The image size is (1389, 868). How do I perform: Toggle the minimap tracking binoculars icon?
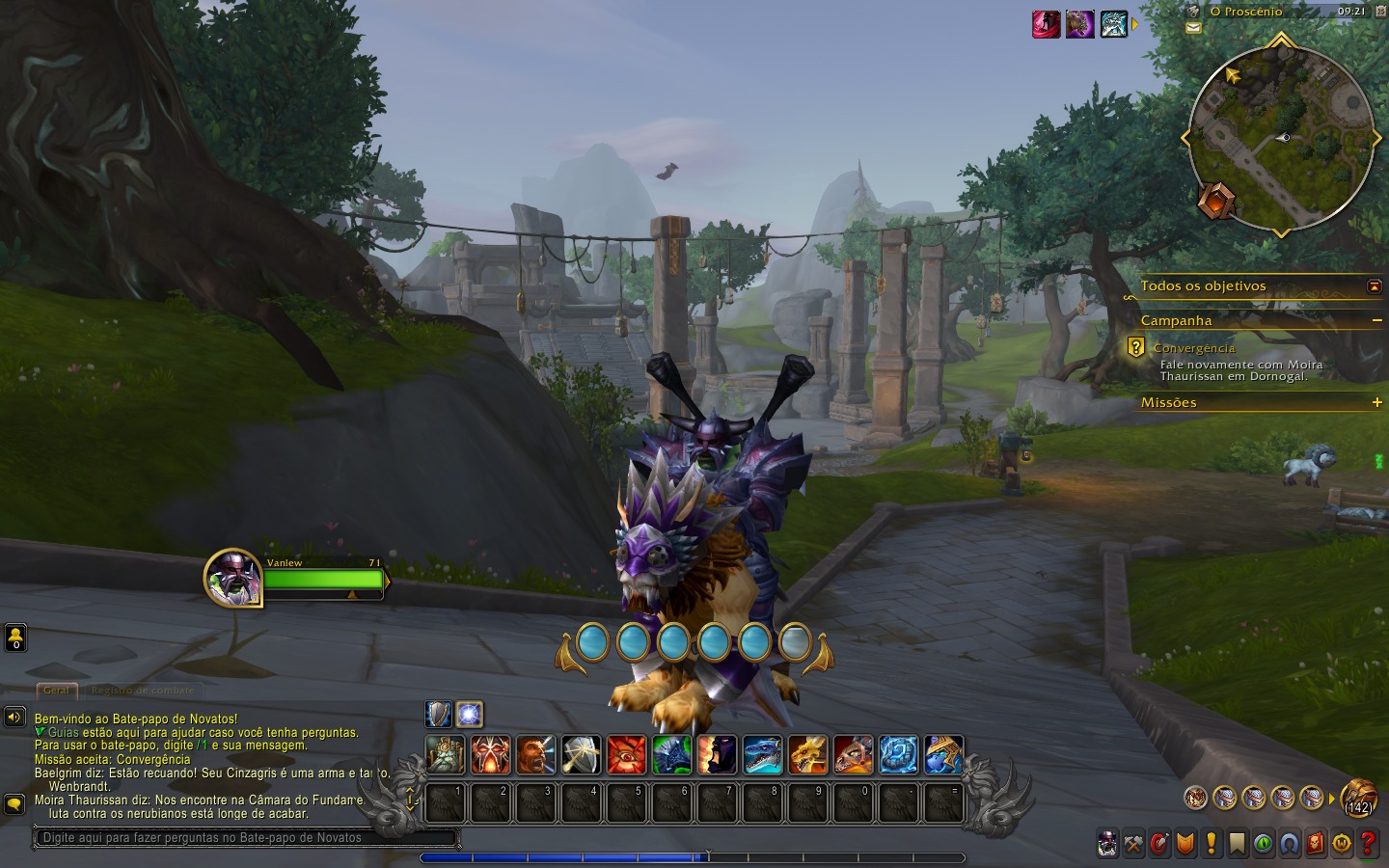click(x=1193, y=12)
